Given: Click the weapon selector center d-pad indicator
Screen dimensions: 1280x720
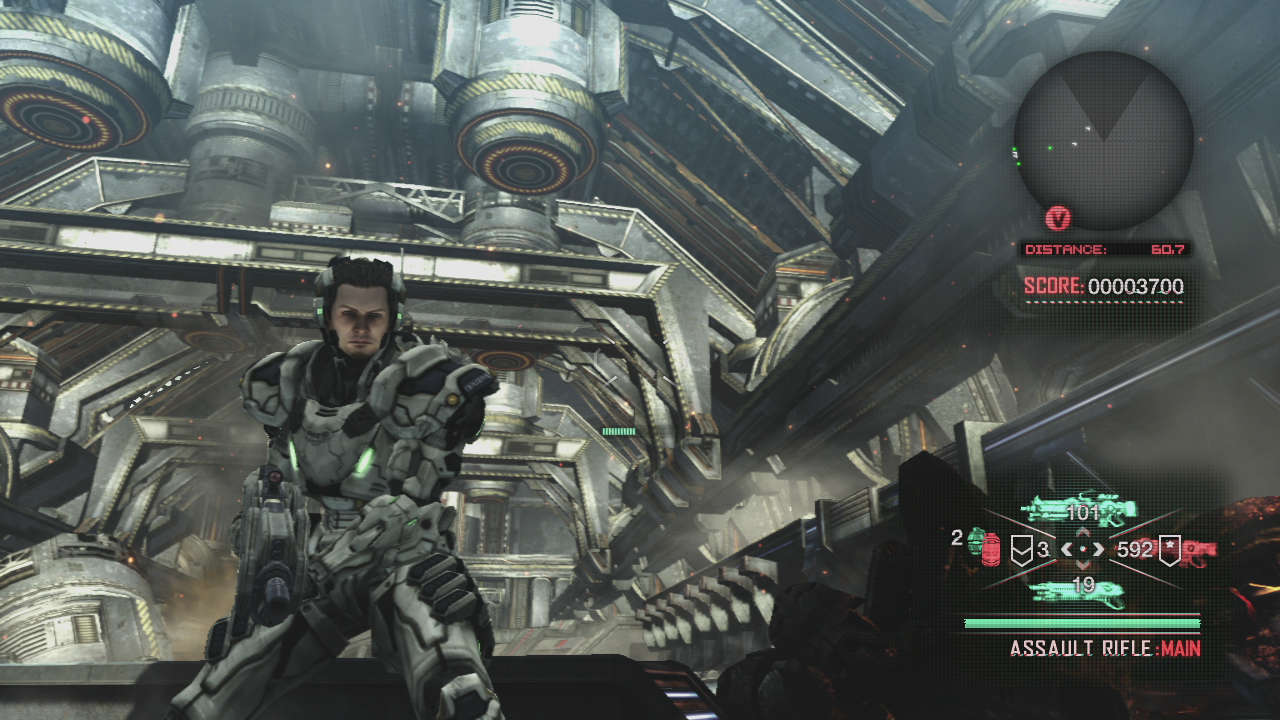Looking at the screenshot, I should [x=1082, y=548].
